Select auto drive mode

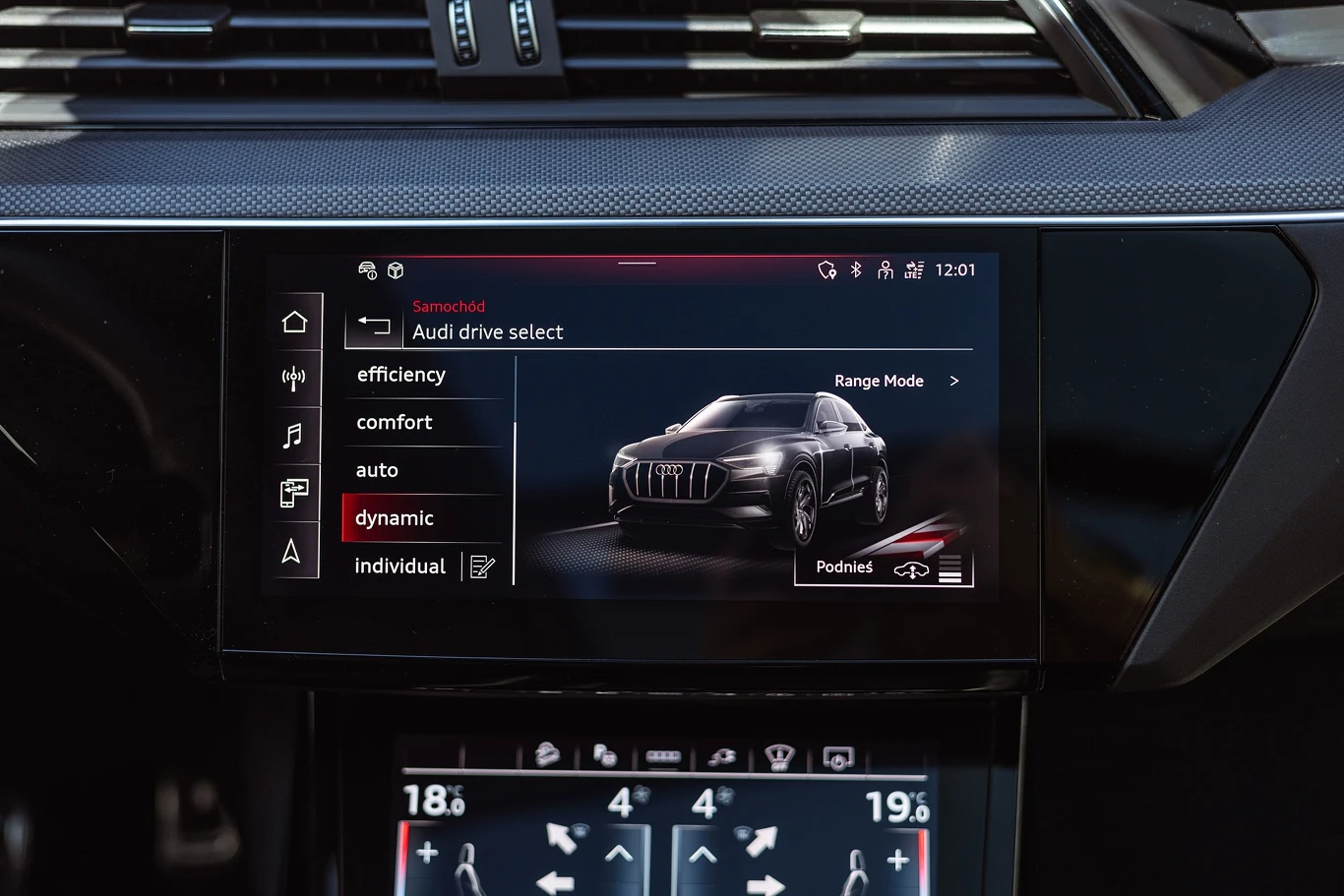point(377,470)
